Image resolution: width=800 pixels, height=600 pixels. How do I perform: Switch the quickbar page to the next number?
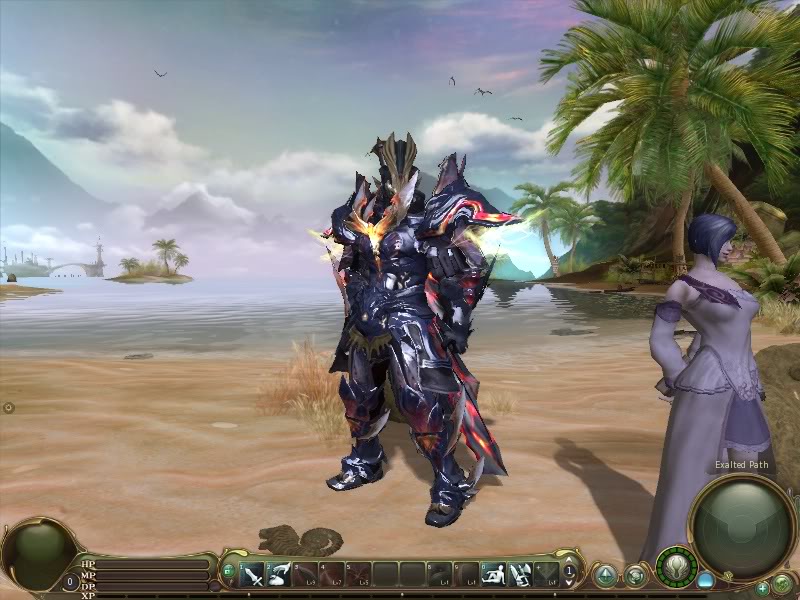click(x=570, y=566)
